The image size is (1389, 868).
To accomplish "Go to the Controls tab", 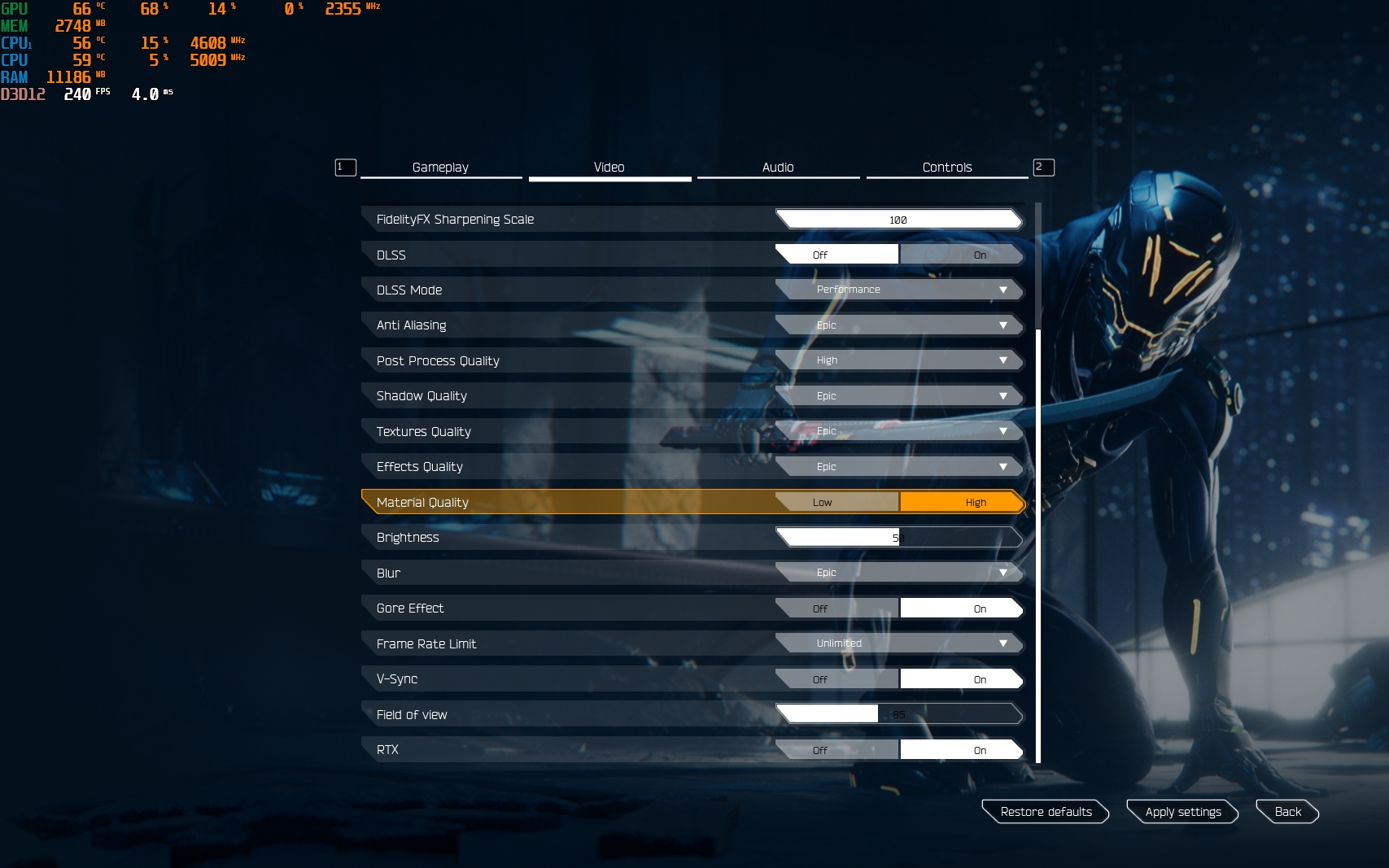I will pos(946,168).
